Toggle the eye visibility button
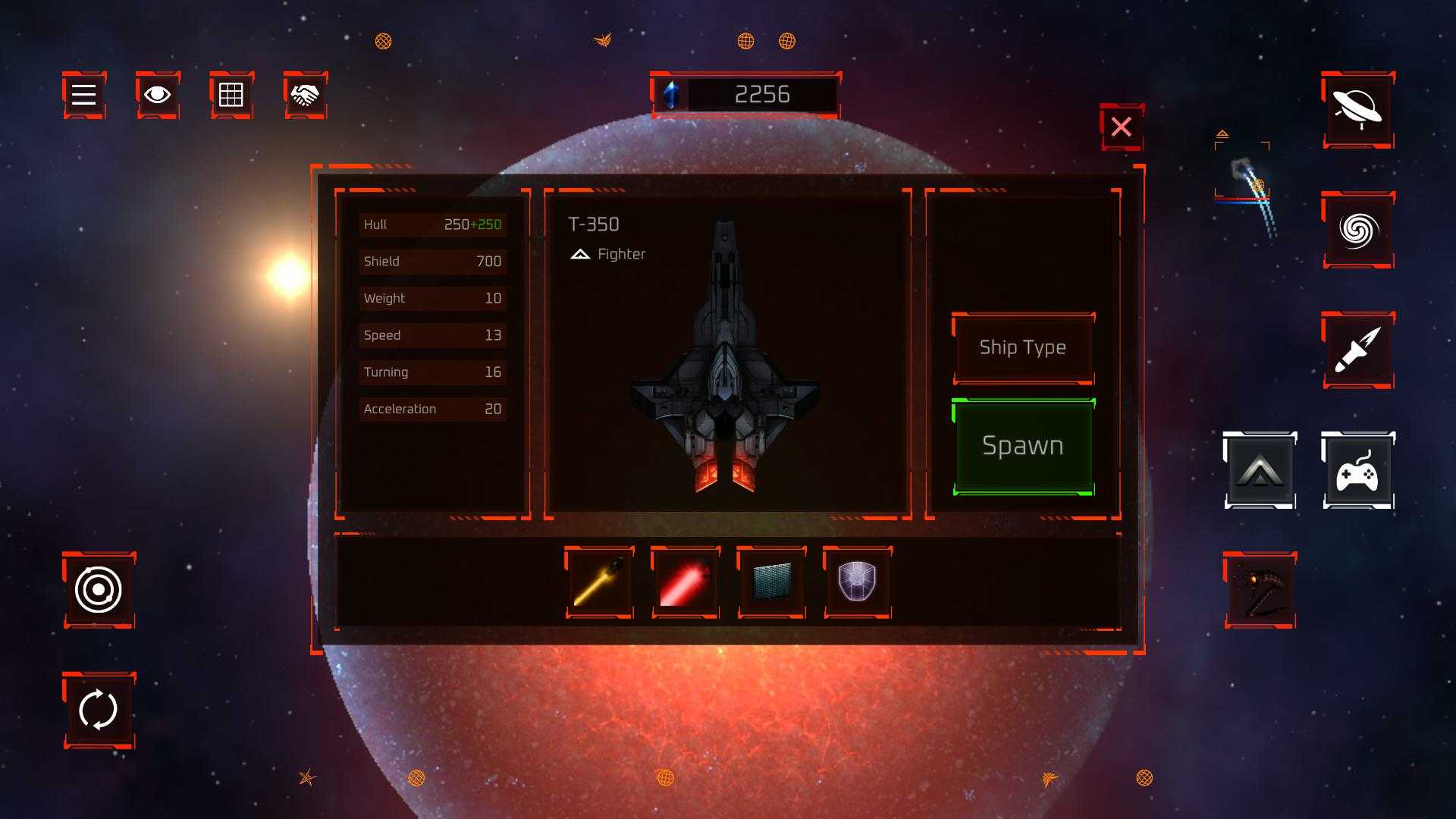 point(158,95)
